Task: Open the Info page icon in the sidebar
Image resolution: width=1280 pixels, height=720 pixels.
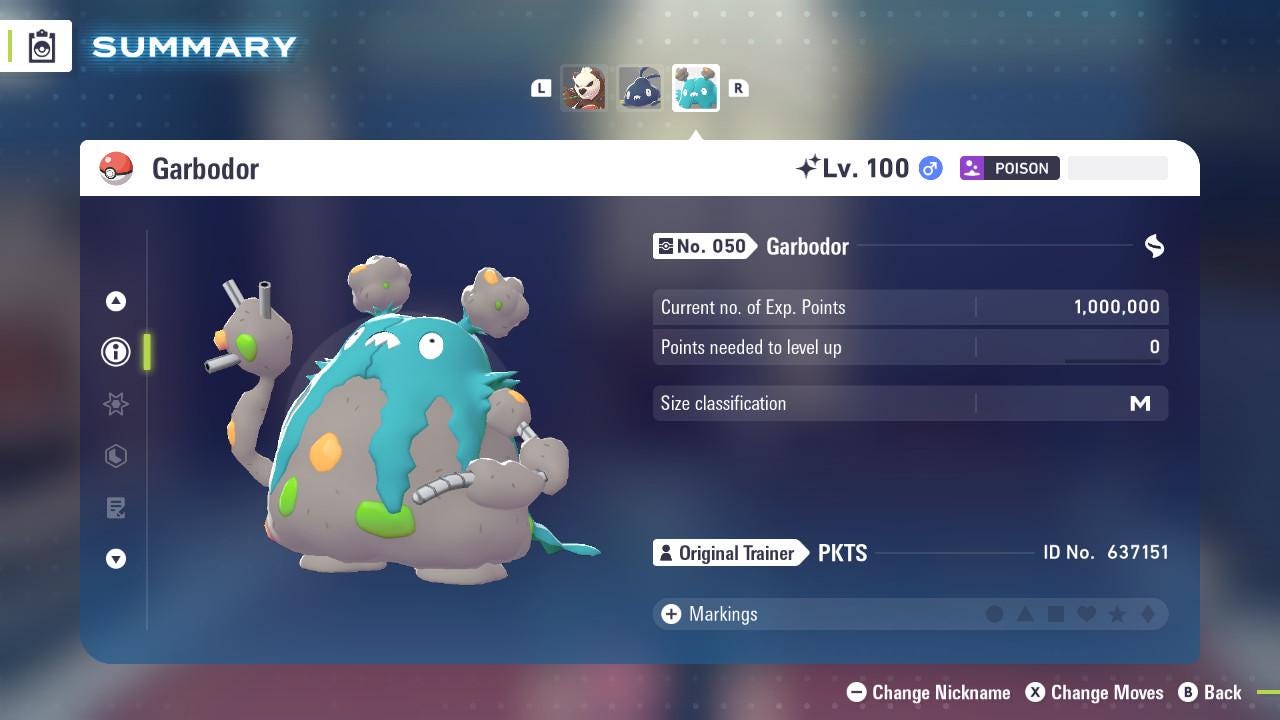Action: click(x=116, y=352)
